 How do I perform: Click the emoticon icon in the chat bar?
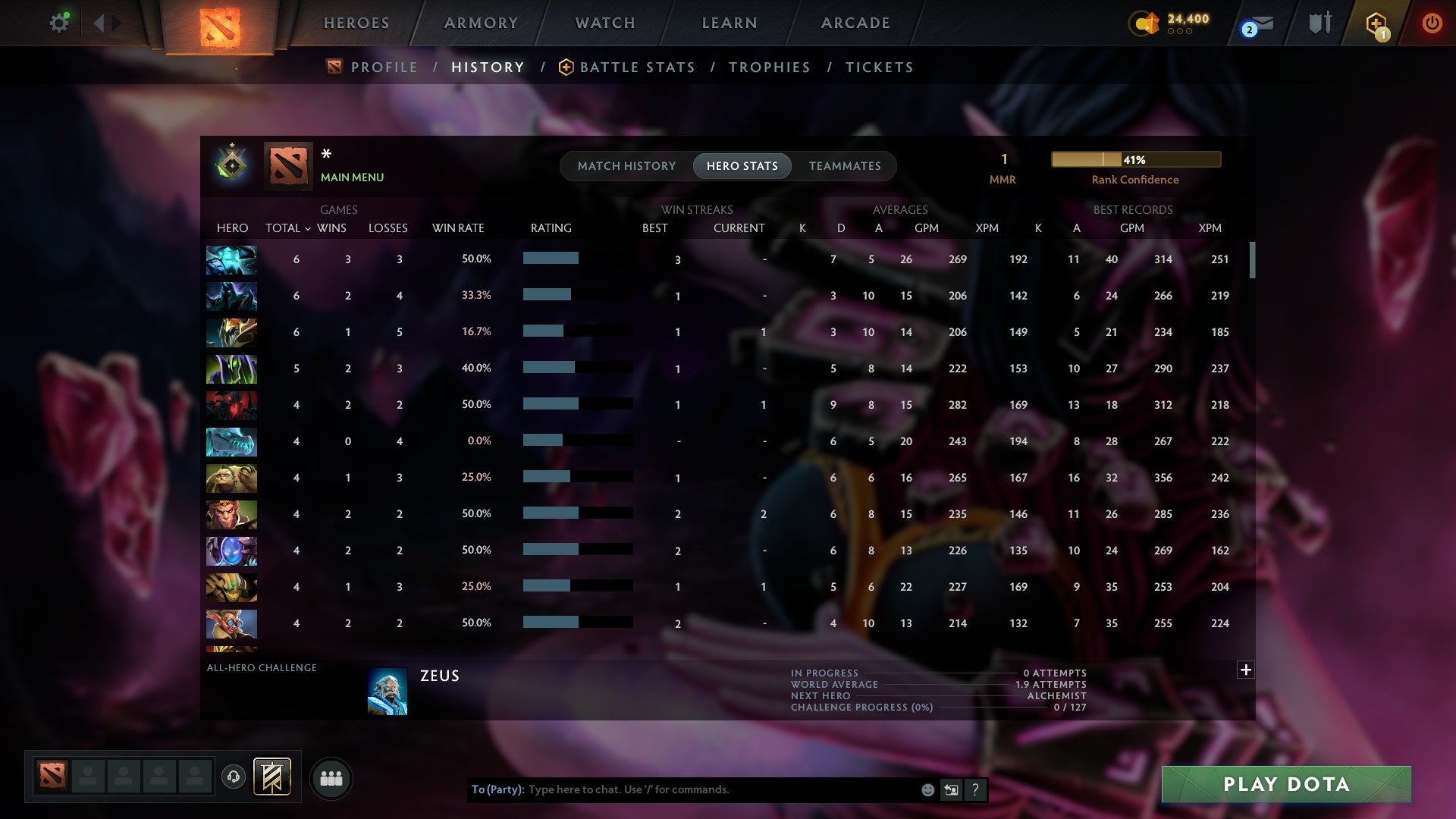927,789
